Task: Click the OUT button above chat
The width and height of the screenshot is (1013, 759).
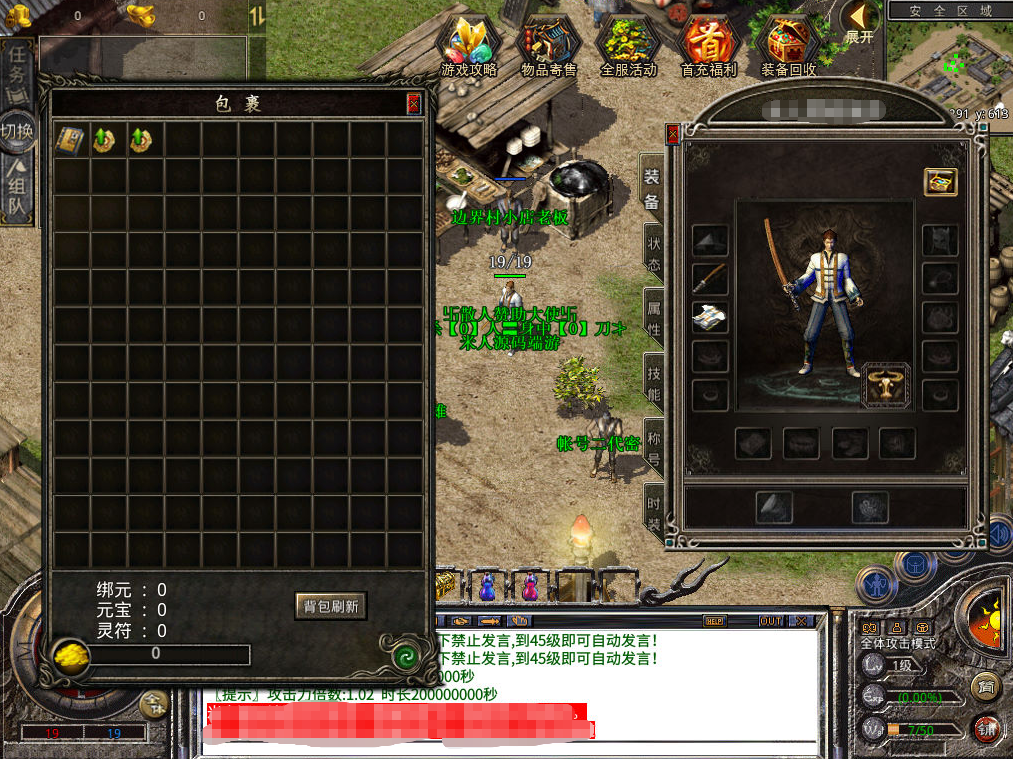Action: click(x=771, y=621)
